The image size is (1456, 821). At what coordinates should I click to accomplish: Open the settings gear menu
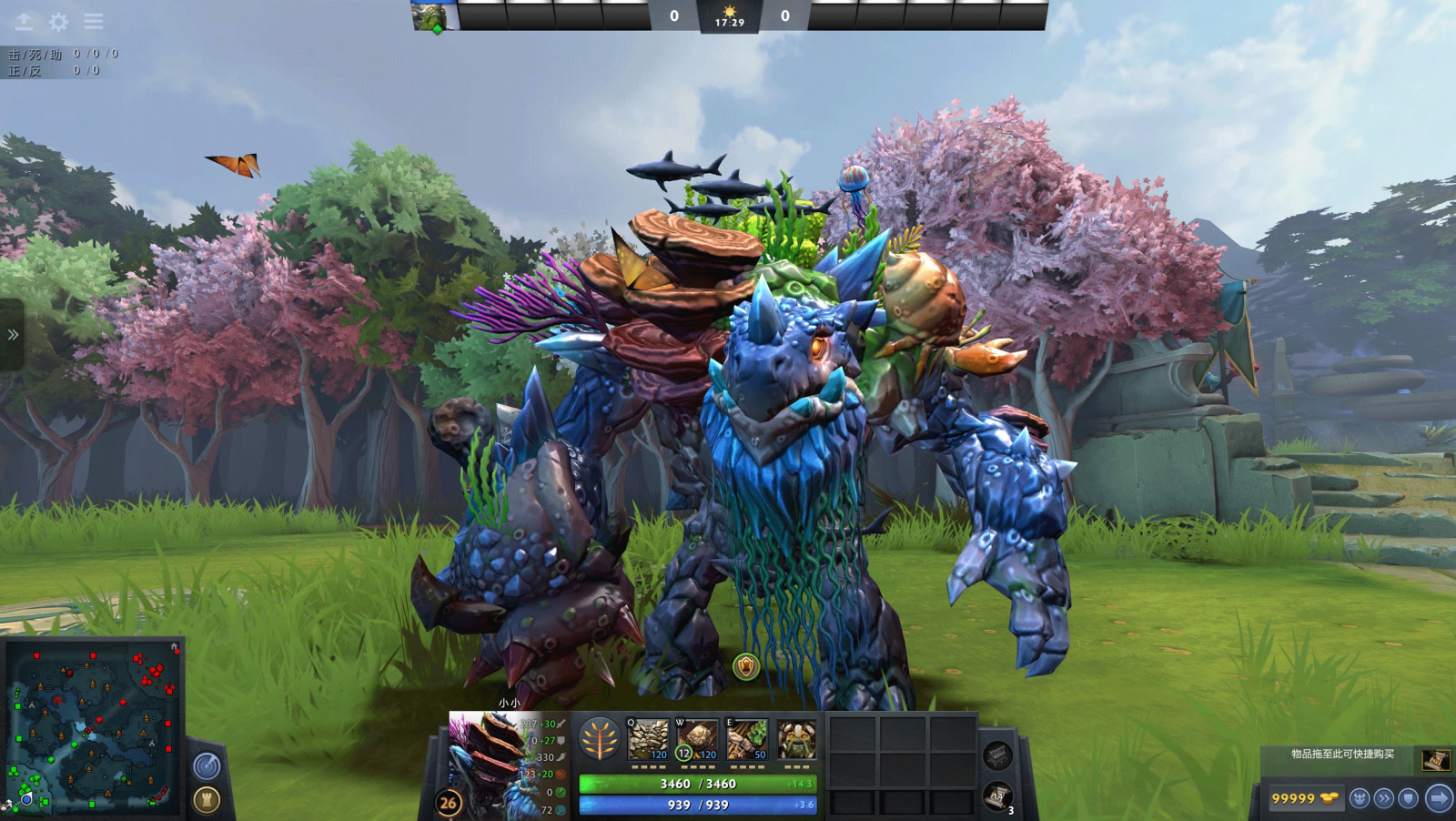pos(59,22)
